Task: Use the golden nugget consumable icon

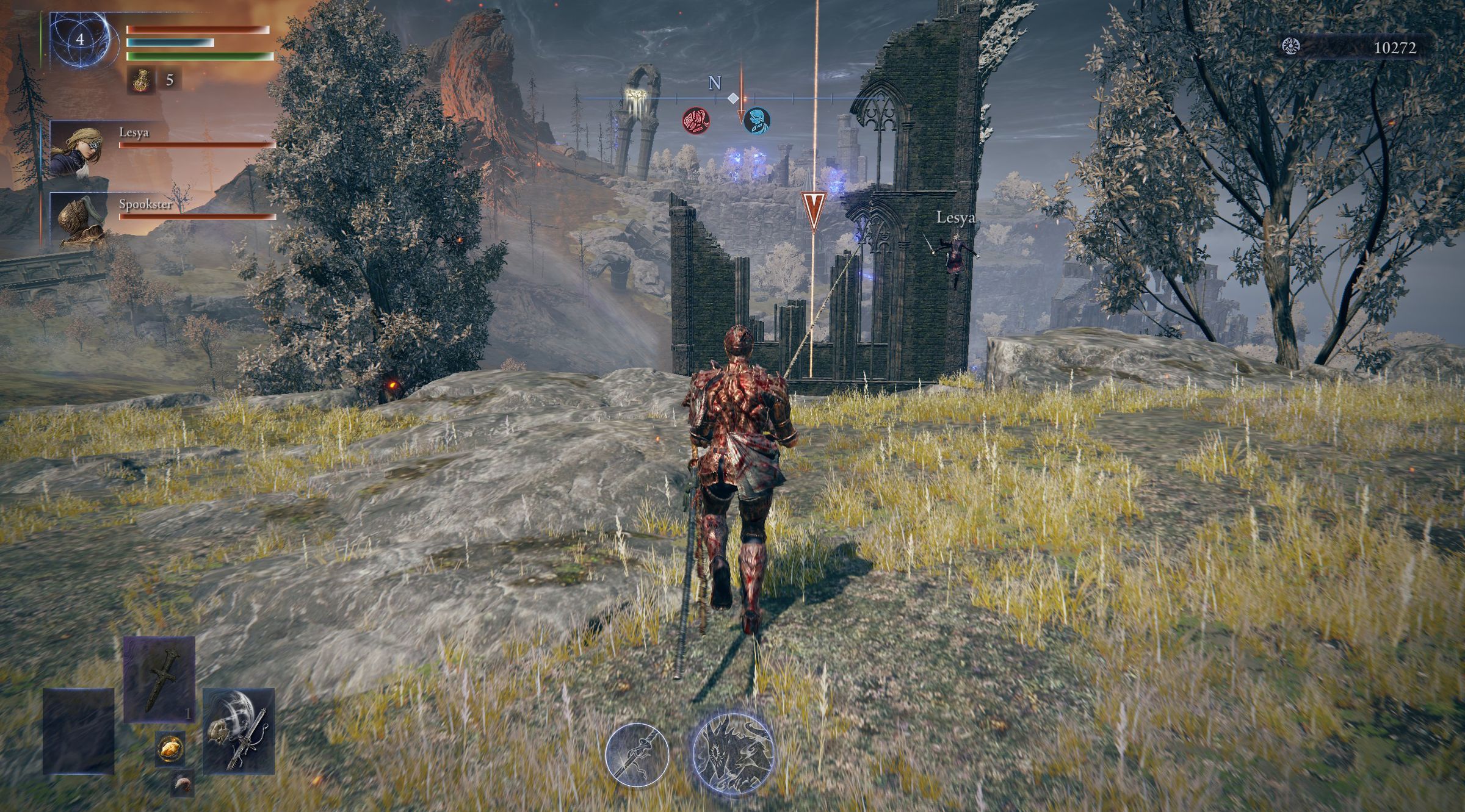Action: point(170,747)
